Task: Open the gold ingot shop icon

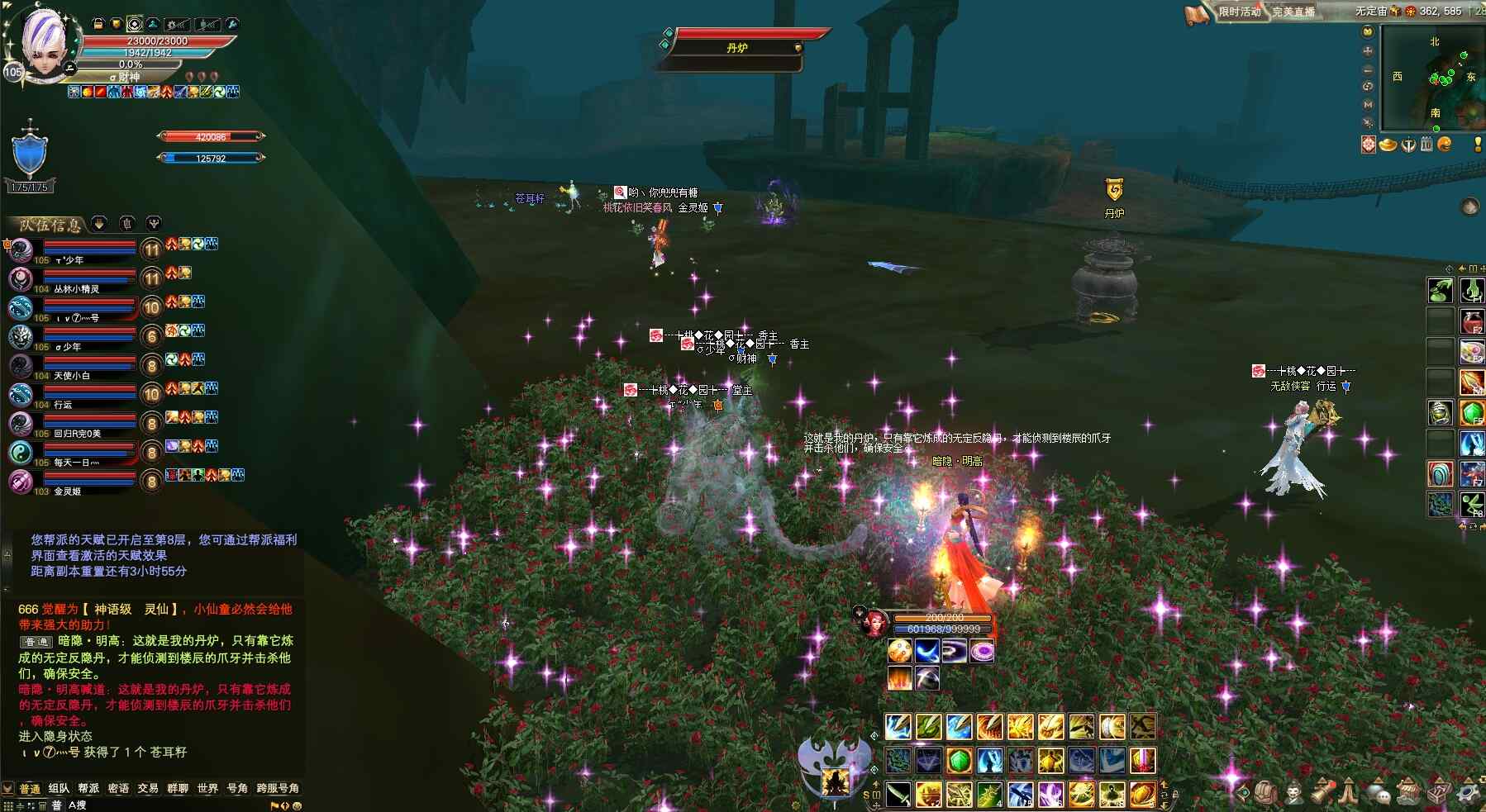Action: [x=1388, y=145]
